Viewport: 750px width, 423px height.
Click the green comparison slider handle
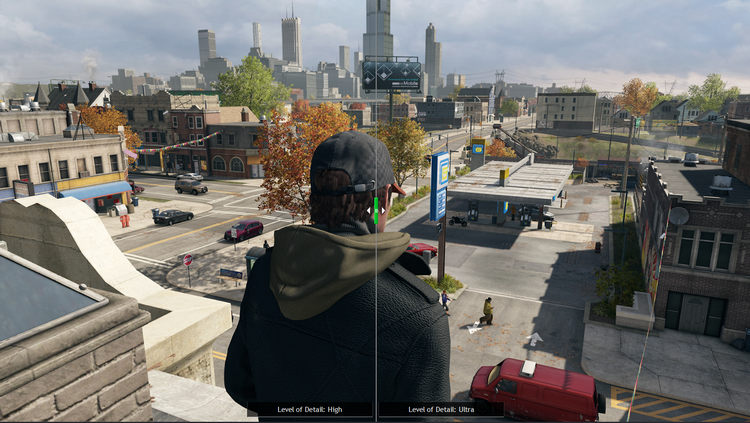(x=375, y=207)
